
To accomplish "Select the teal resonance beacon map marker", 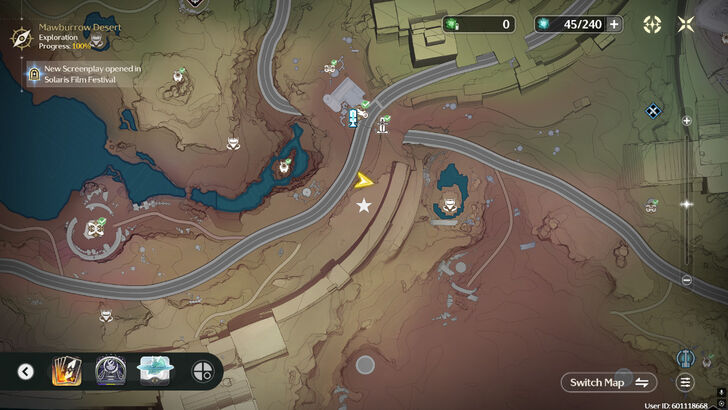I will tap(352, 120).
